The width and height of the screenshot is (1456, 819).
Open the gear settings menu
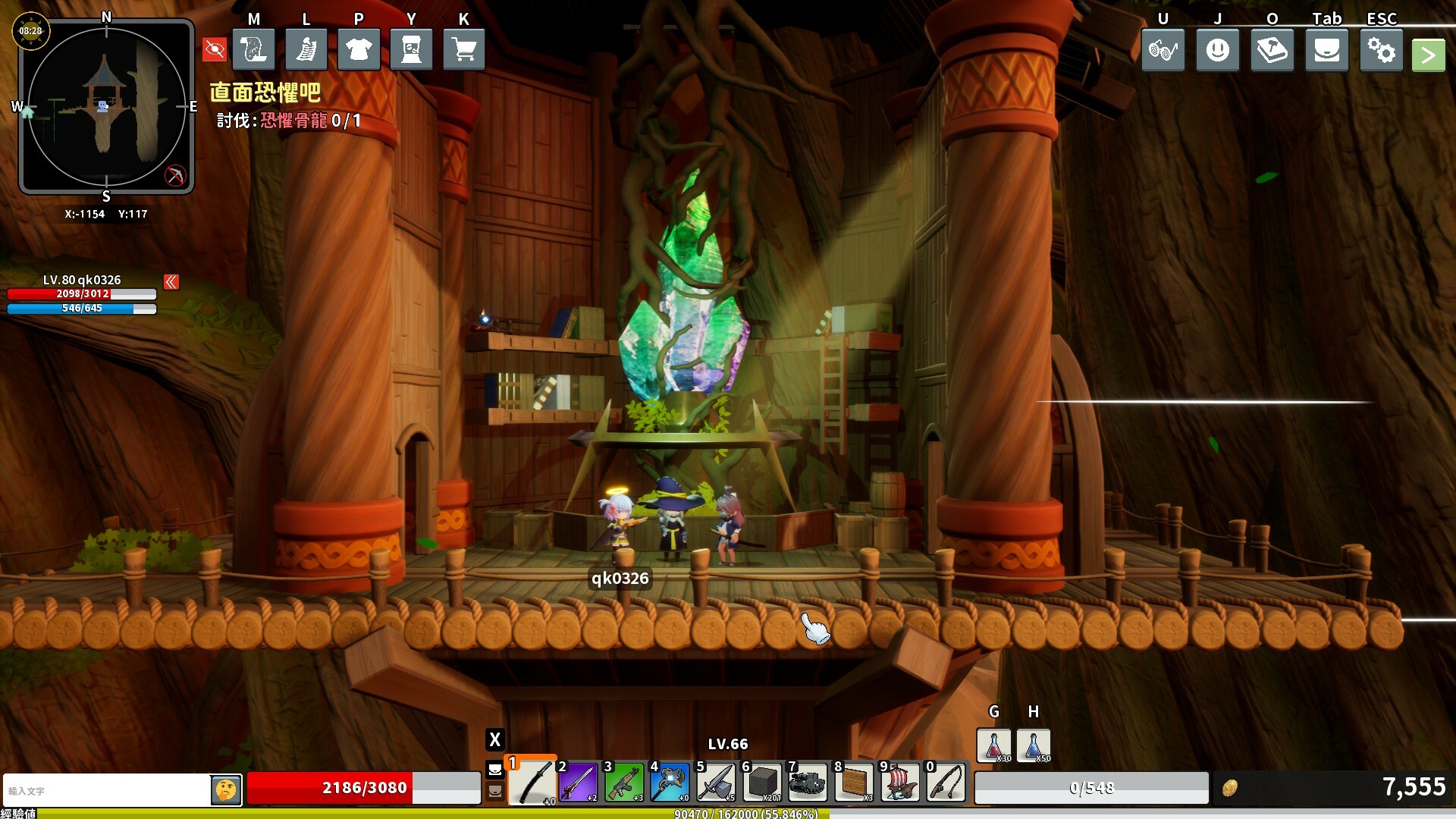(1381, 51)
